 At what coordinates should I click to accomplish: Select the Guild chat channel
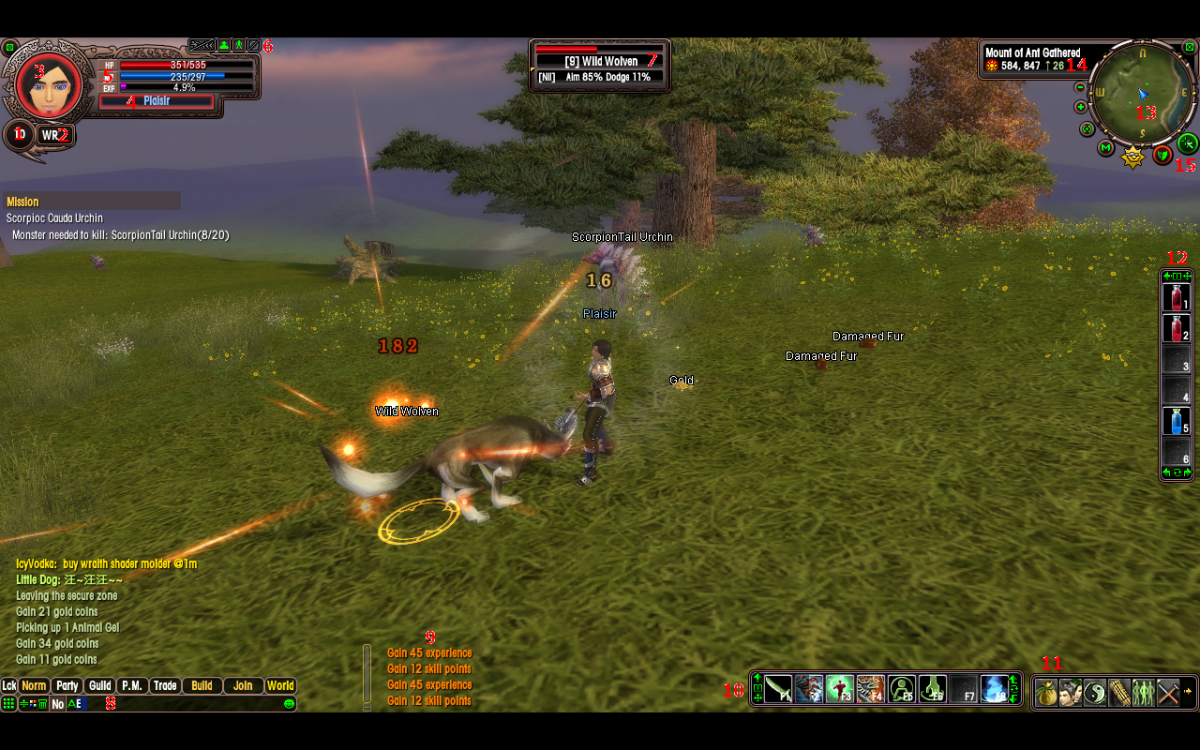tap(99, 686)
